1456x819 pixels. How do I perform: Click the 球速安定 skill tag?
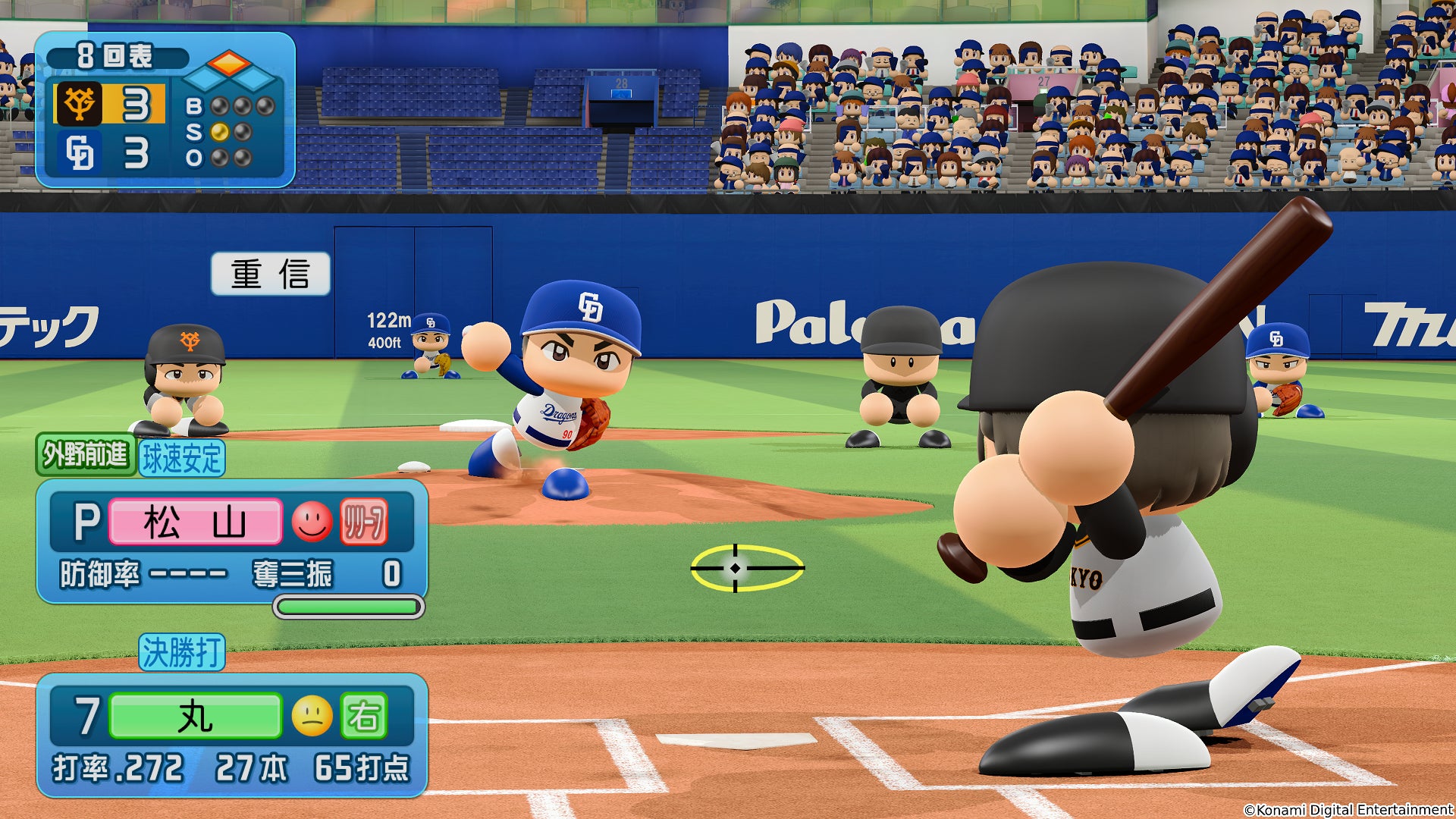182,458
